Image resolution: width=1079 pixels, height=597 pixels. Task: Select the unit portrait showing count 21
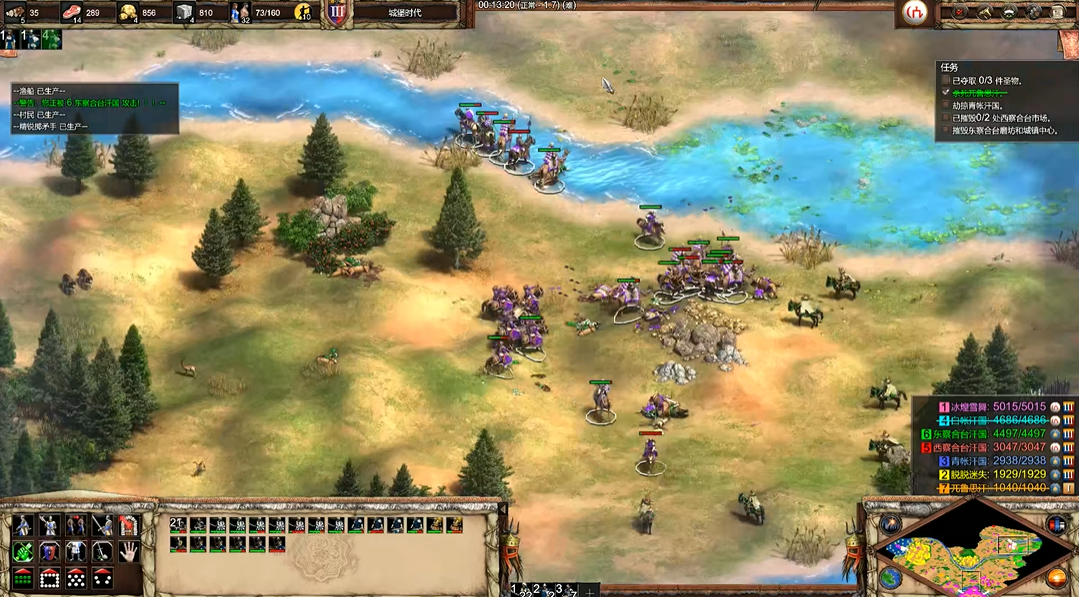[177, 525]
